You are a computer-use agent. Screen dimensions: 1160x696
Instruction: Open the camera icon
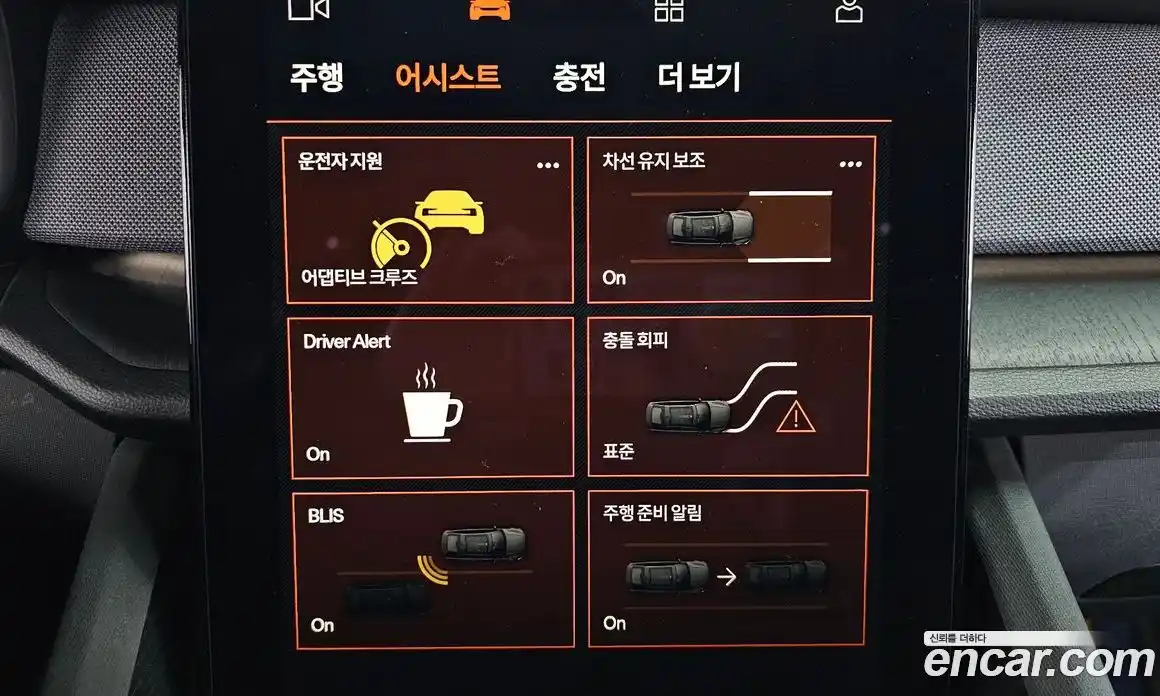pyautogui.click(x=309, y=8)
